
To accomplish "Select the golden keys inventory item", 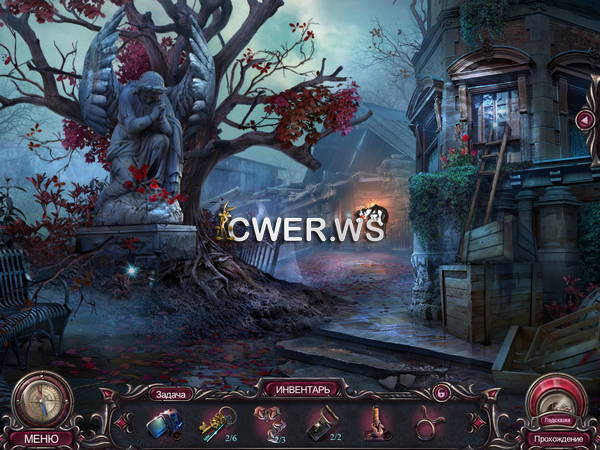I will click(x=216, y=424).
